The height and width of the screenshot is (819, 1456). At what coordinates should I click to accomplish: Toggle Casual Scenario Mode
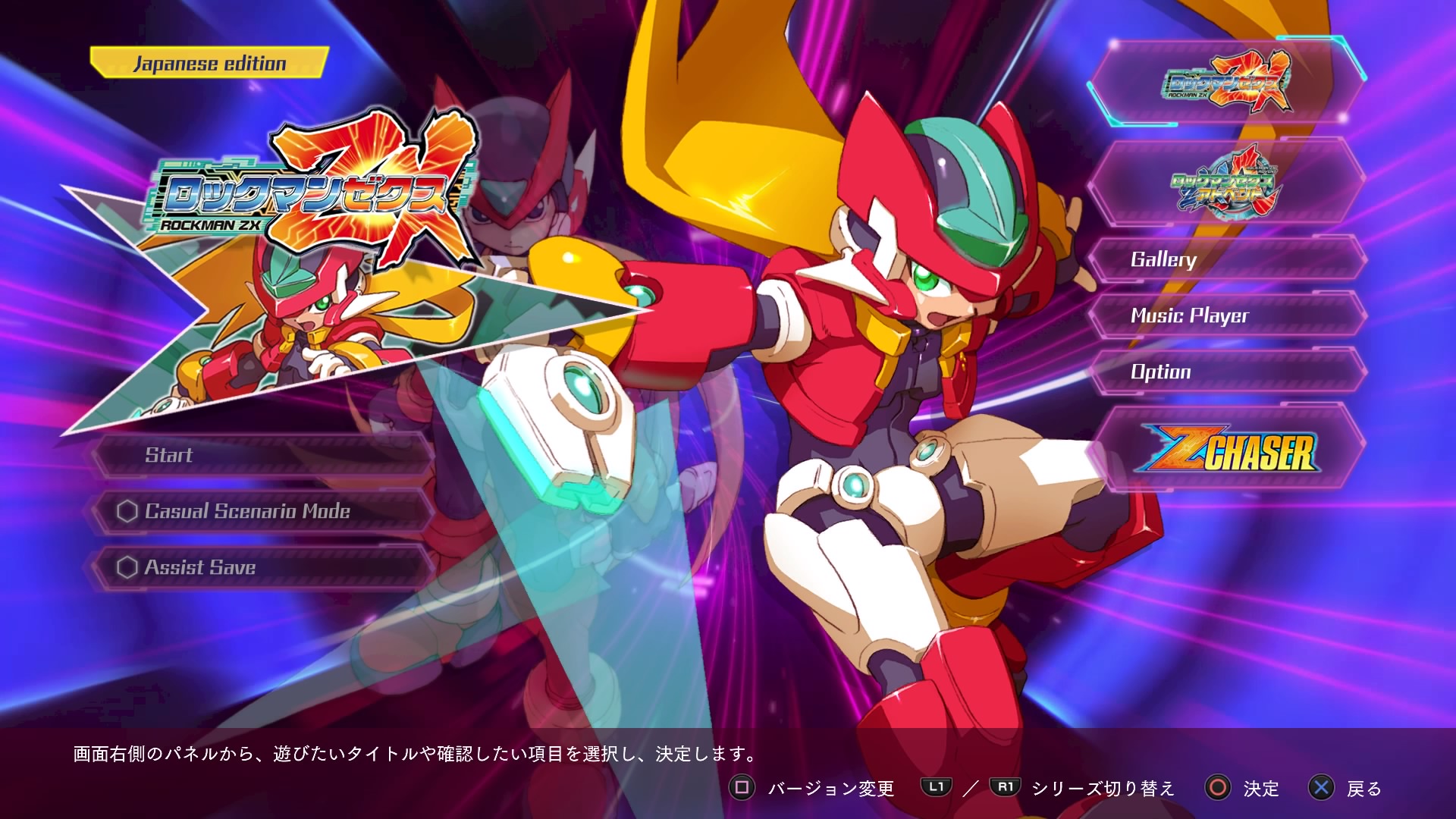click(x=246, y=511)
